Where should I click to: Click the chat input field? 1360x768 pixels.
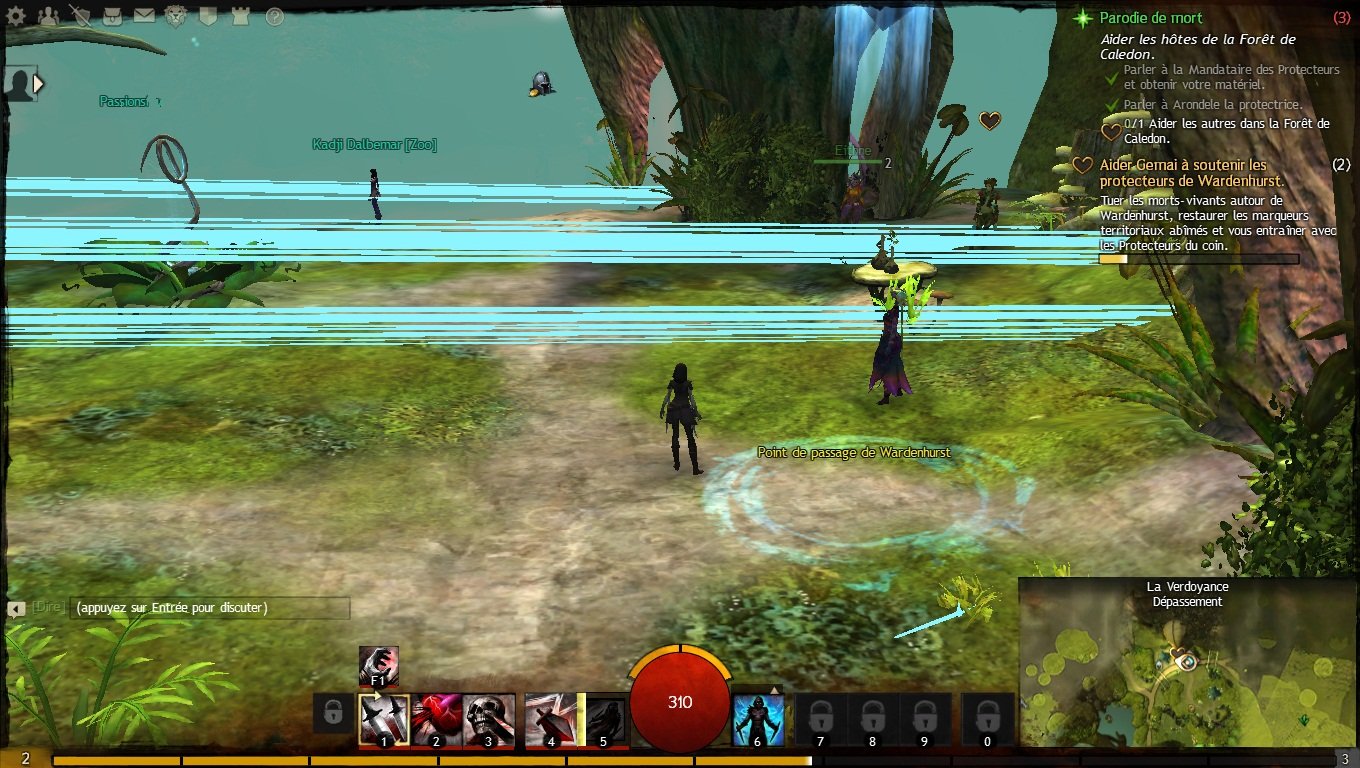[x=210, y=608]
